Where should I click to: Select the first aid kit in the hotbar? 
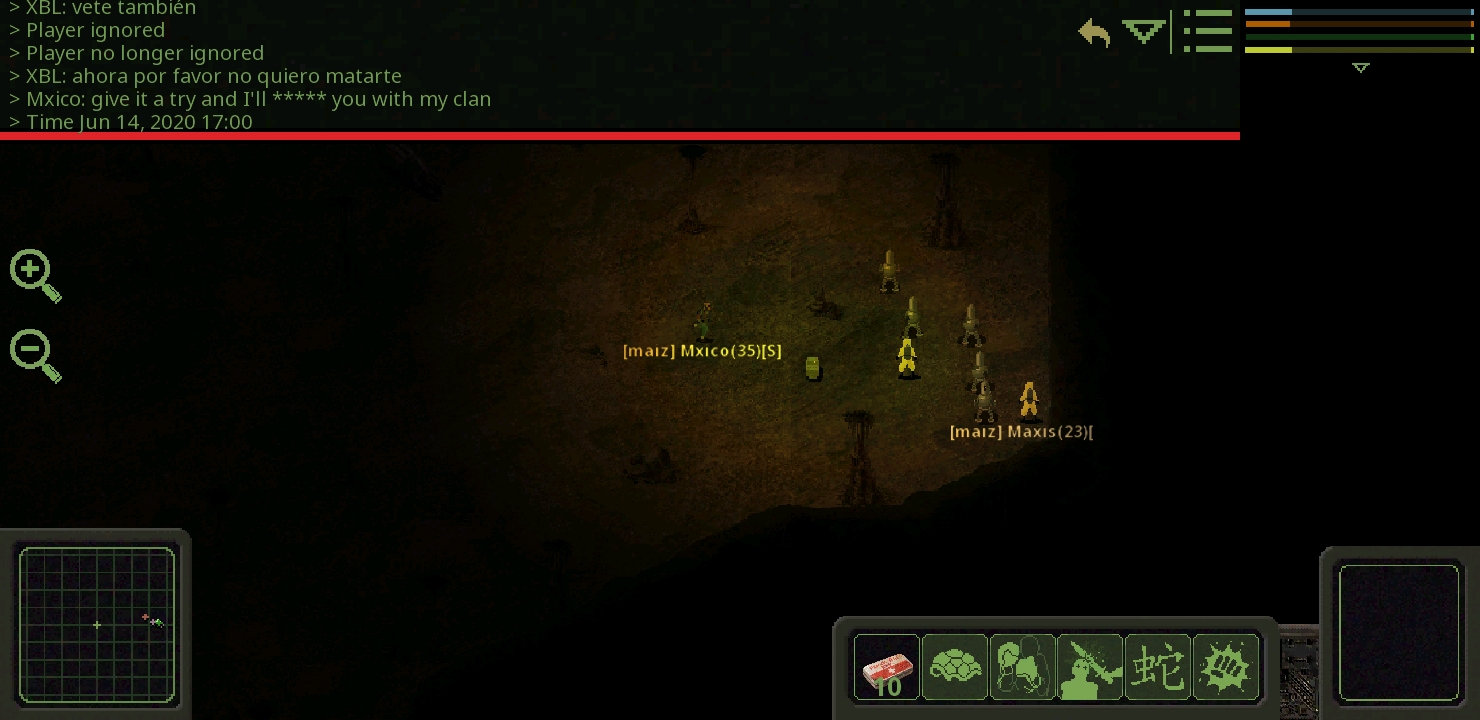[887, 667]
